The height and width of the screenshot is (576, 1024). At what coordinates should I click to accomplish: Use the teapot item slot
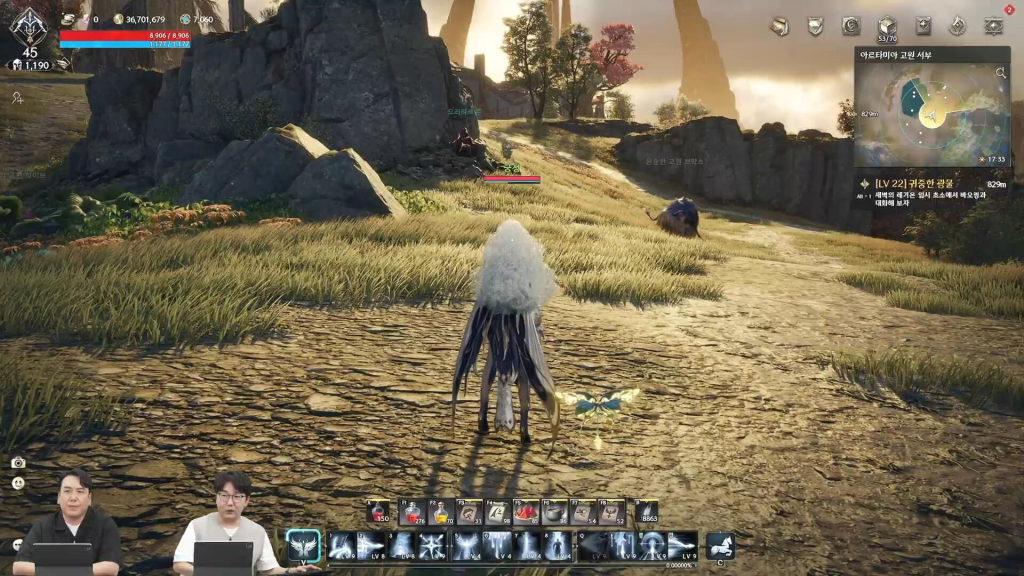point(554,513)
